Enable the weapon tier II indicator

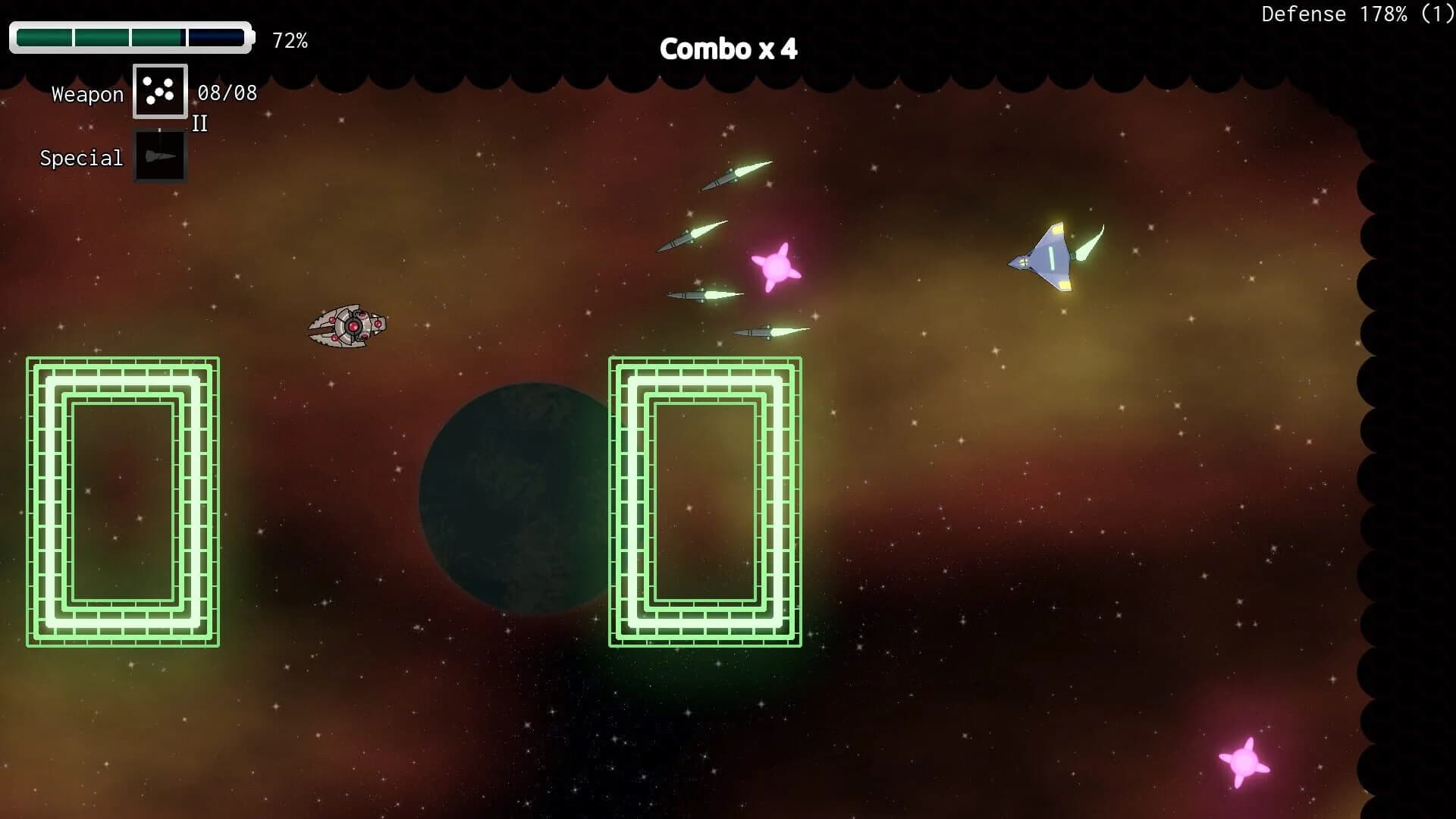(x=200, y=124)
